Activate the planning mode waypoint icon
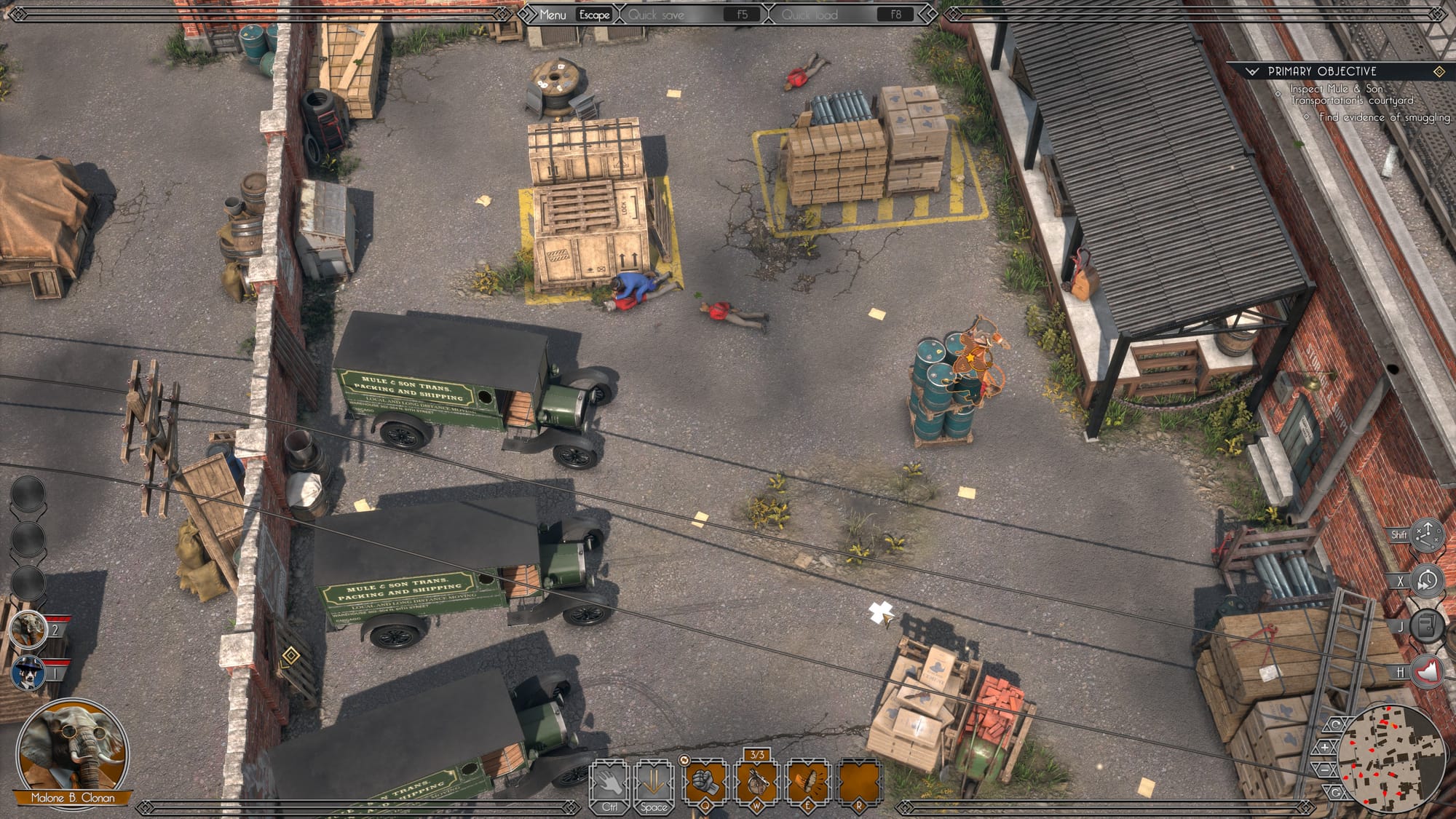1456x819 pixels. pyautogui.click(x=1427, y=535)
